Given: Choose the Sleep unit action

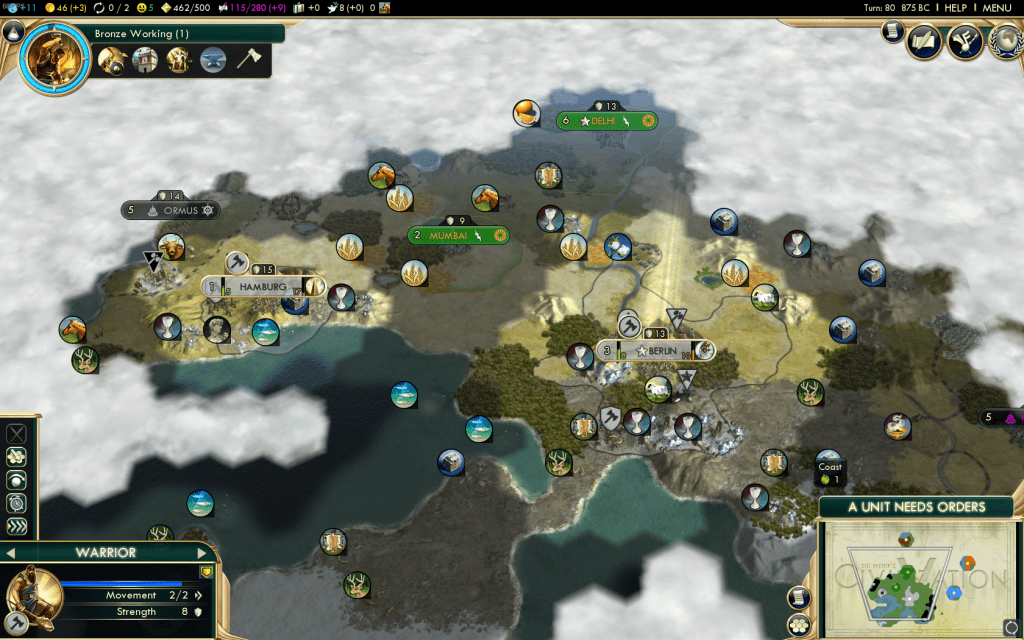Looking at the screenshot, I should (x=17, y=480).
